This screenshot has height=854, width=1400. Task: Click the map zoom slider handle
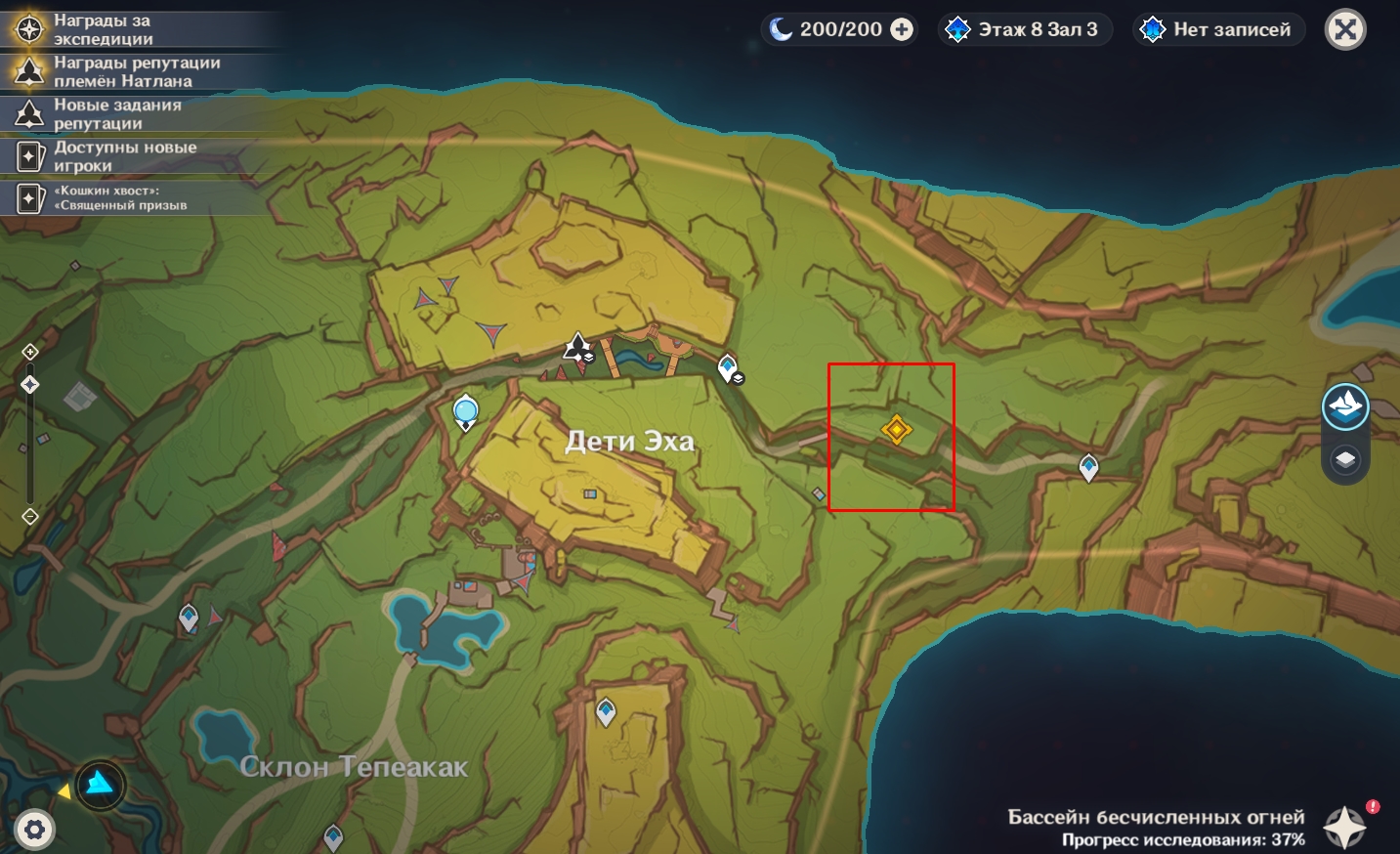[x=30, y=385]
